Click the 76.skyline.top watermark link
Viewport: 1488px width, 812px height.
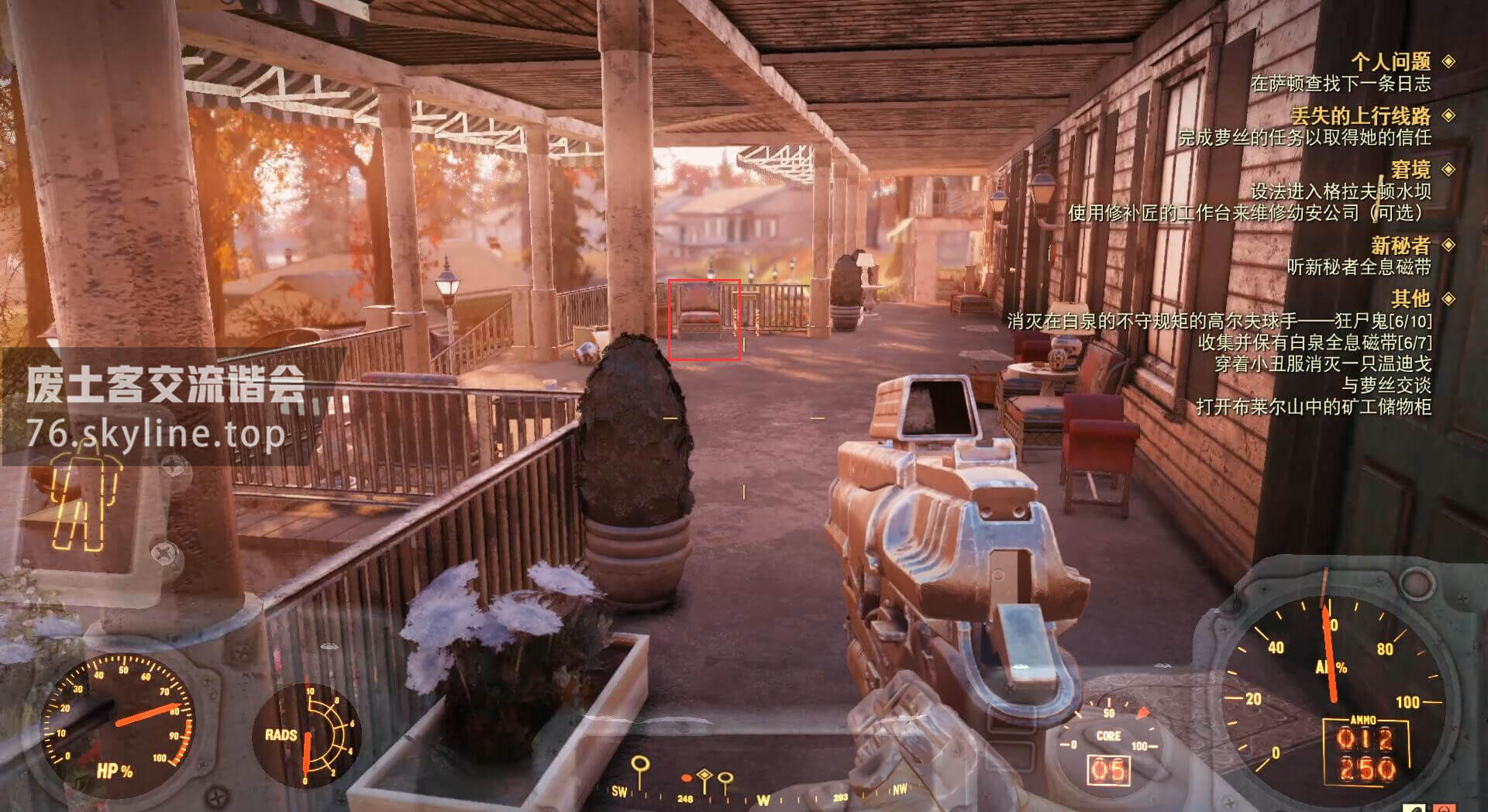pyautogui.click(x=156, y=435)
